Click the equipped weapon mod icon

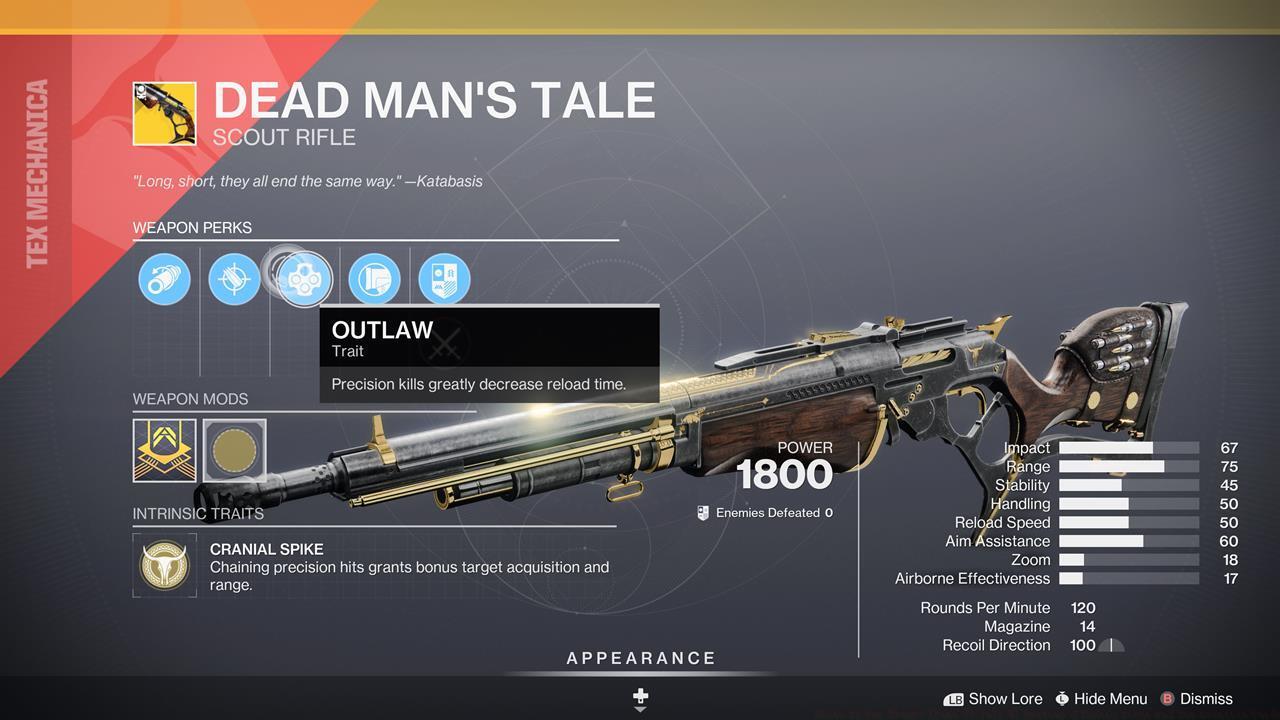point(164,451)
